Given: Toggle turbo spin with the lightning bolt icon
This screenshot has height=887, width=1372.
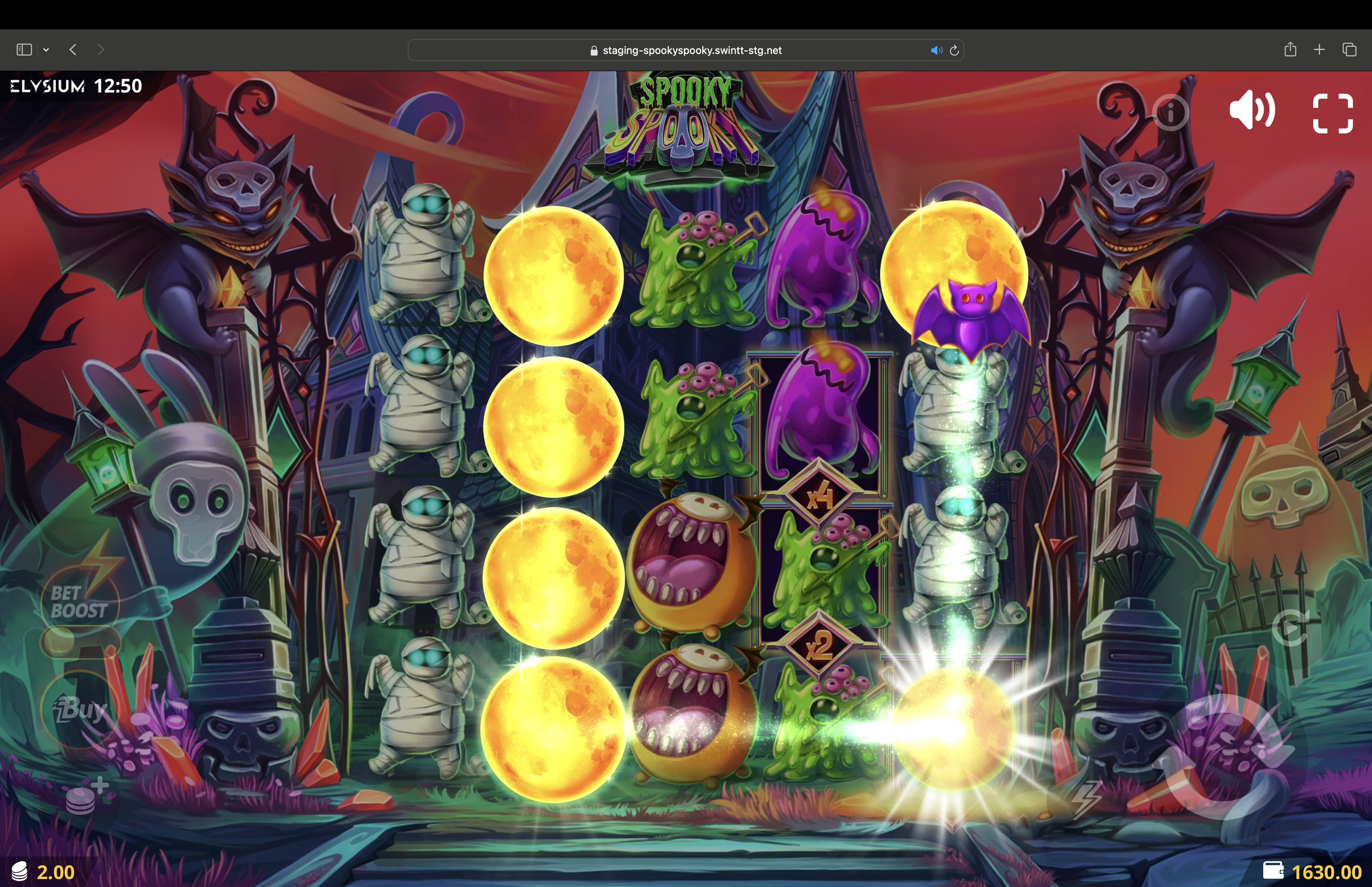Looking at the screenshot, I should tap(1086, 799).
